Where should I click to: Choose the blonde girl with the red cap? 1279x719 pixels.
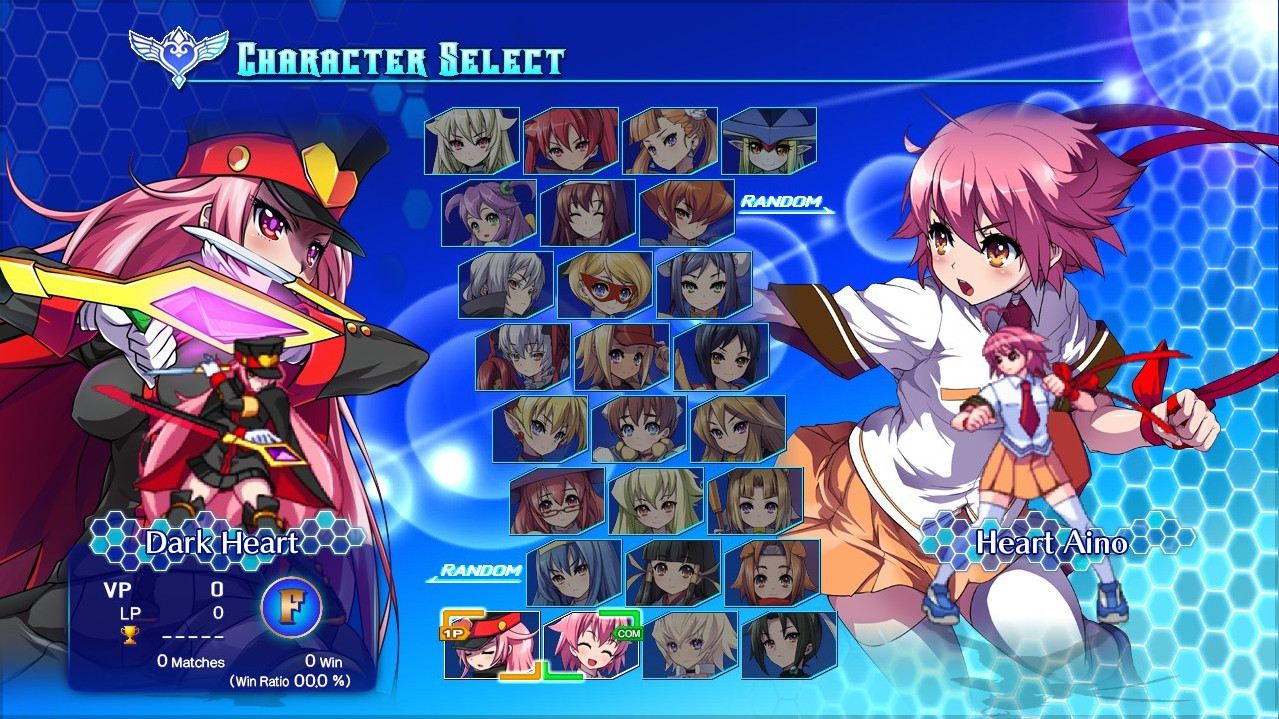tap(622, 357)
